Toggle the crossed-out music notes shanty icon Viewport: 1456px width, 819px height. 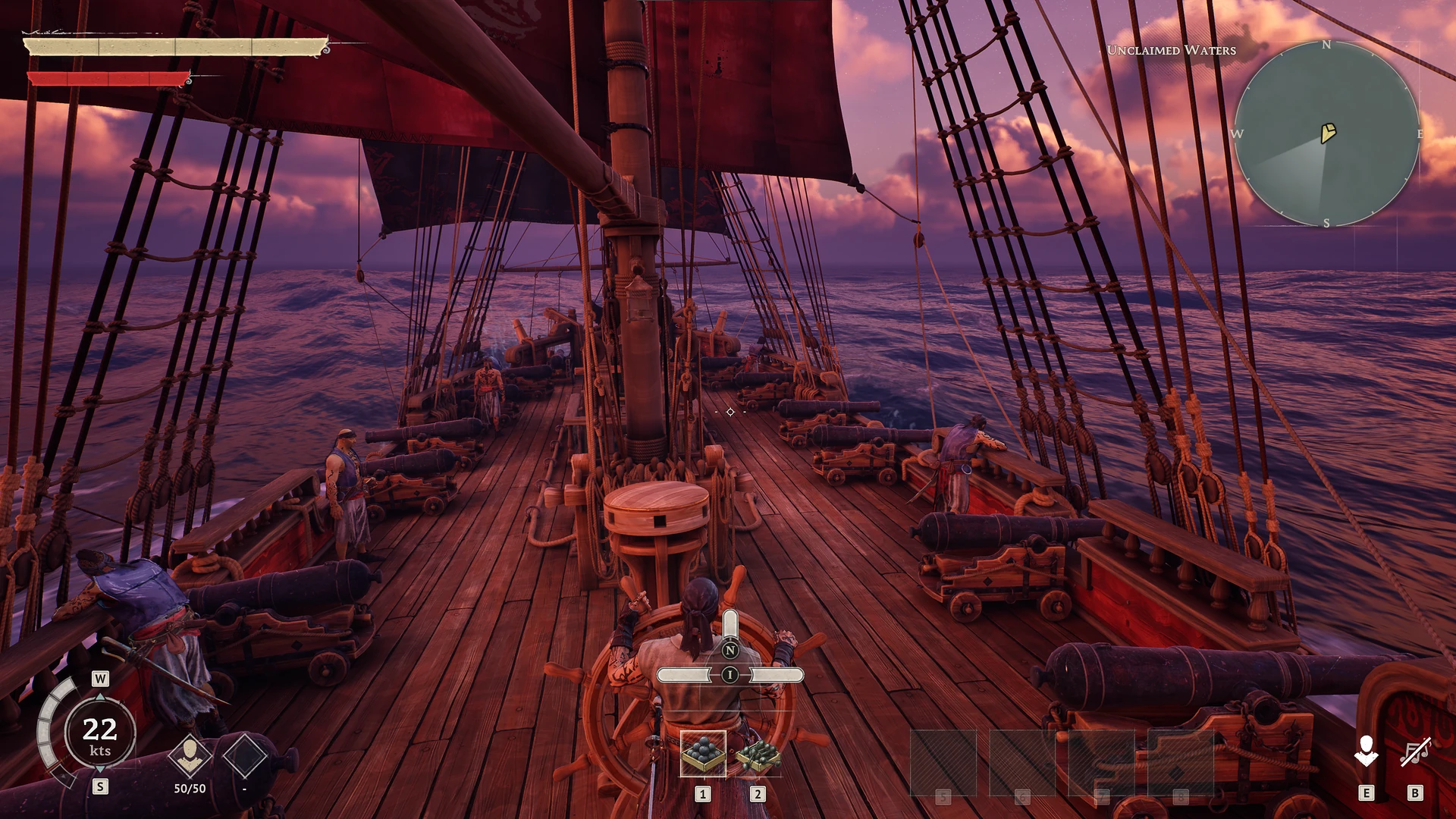click(1415, 752)
